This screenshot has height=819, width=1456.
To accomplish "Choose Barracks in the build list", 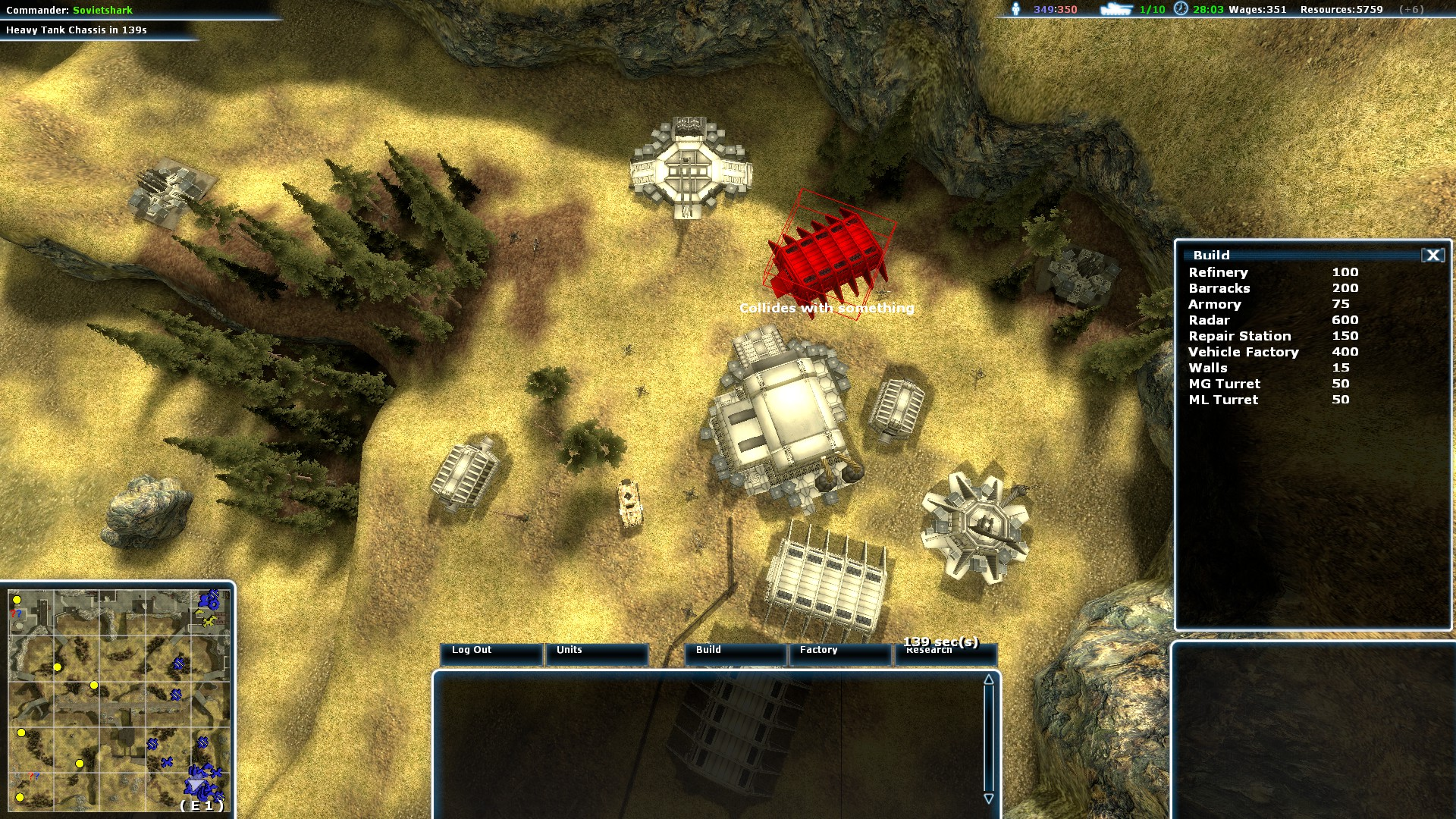I will click(1219, 288).
